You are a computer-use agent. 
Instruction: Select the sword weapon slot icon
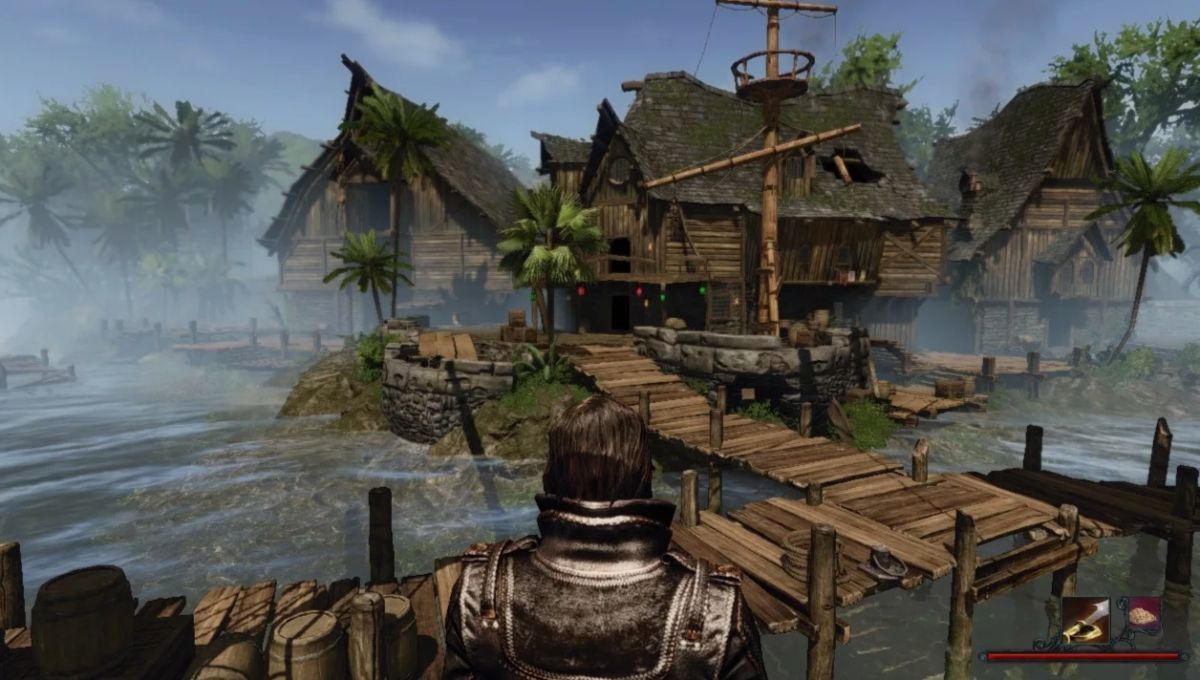pos(1085,620)
